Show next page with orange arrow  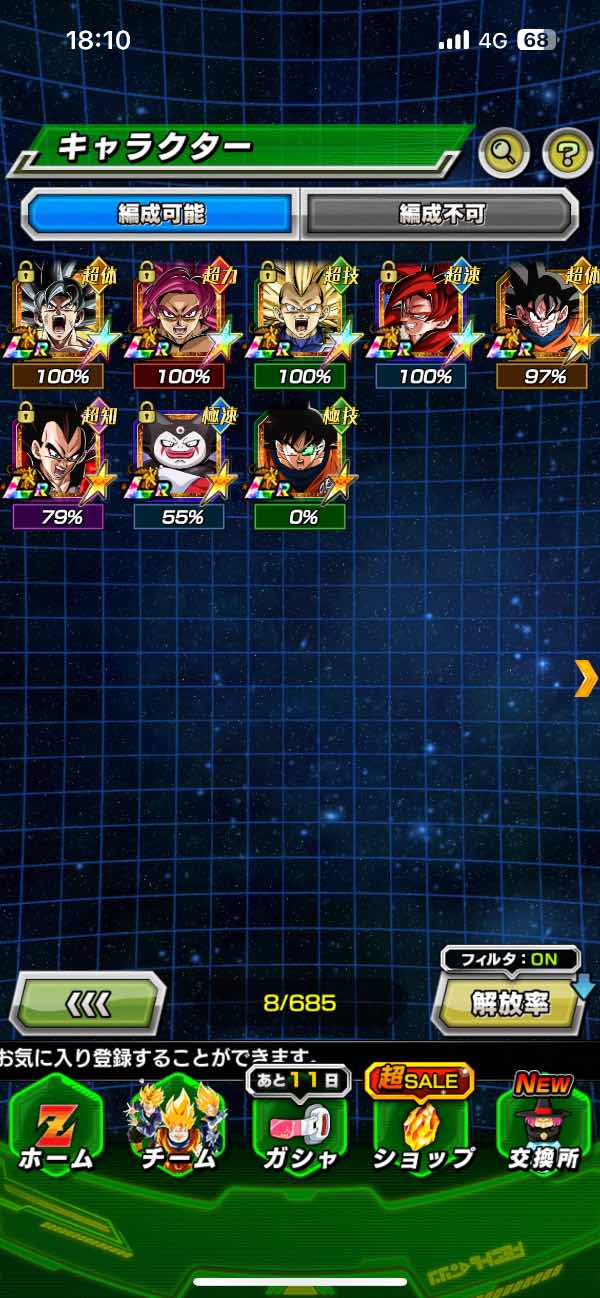(x=585, y=678)
